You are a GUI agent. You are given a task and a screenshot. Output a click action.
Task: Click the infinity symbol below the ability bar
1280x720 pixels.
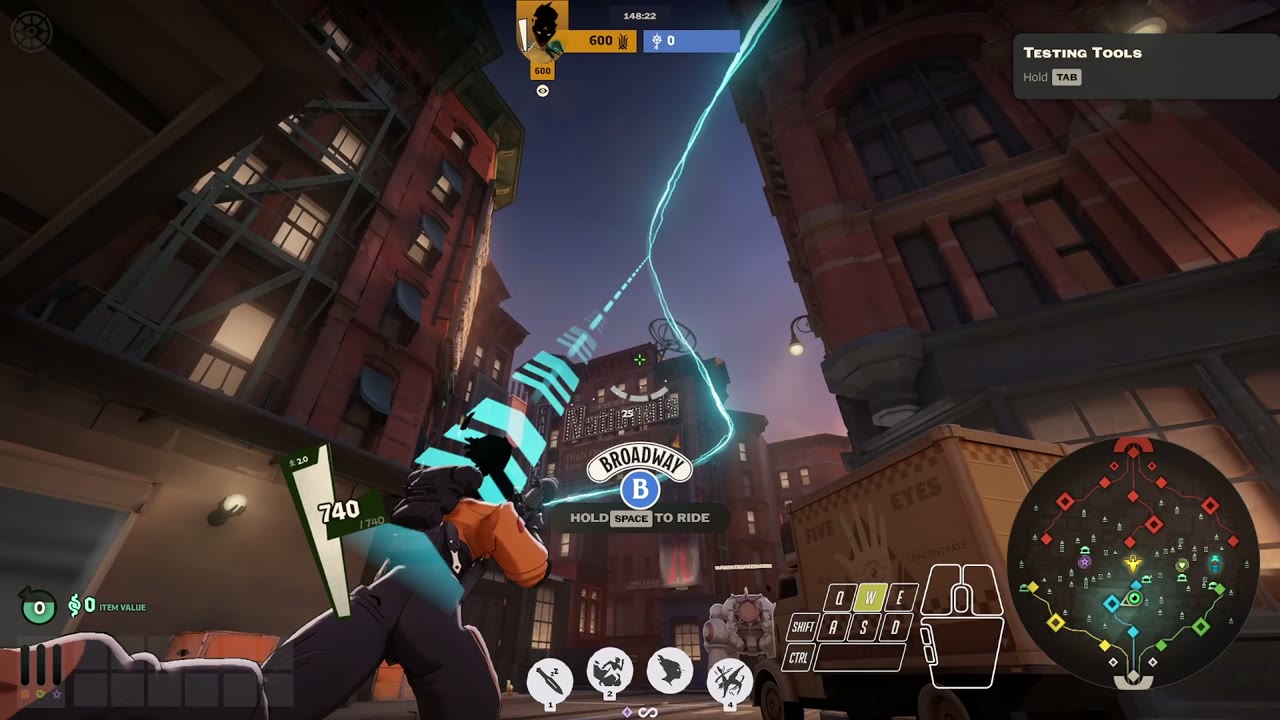point(647,712)
